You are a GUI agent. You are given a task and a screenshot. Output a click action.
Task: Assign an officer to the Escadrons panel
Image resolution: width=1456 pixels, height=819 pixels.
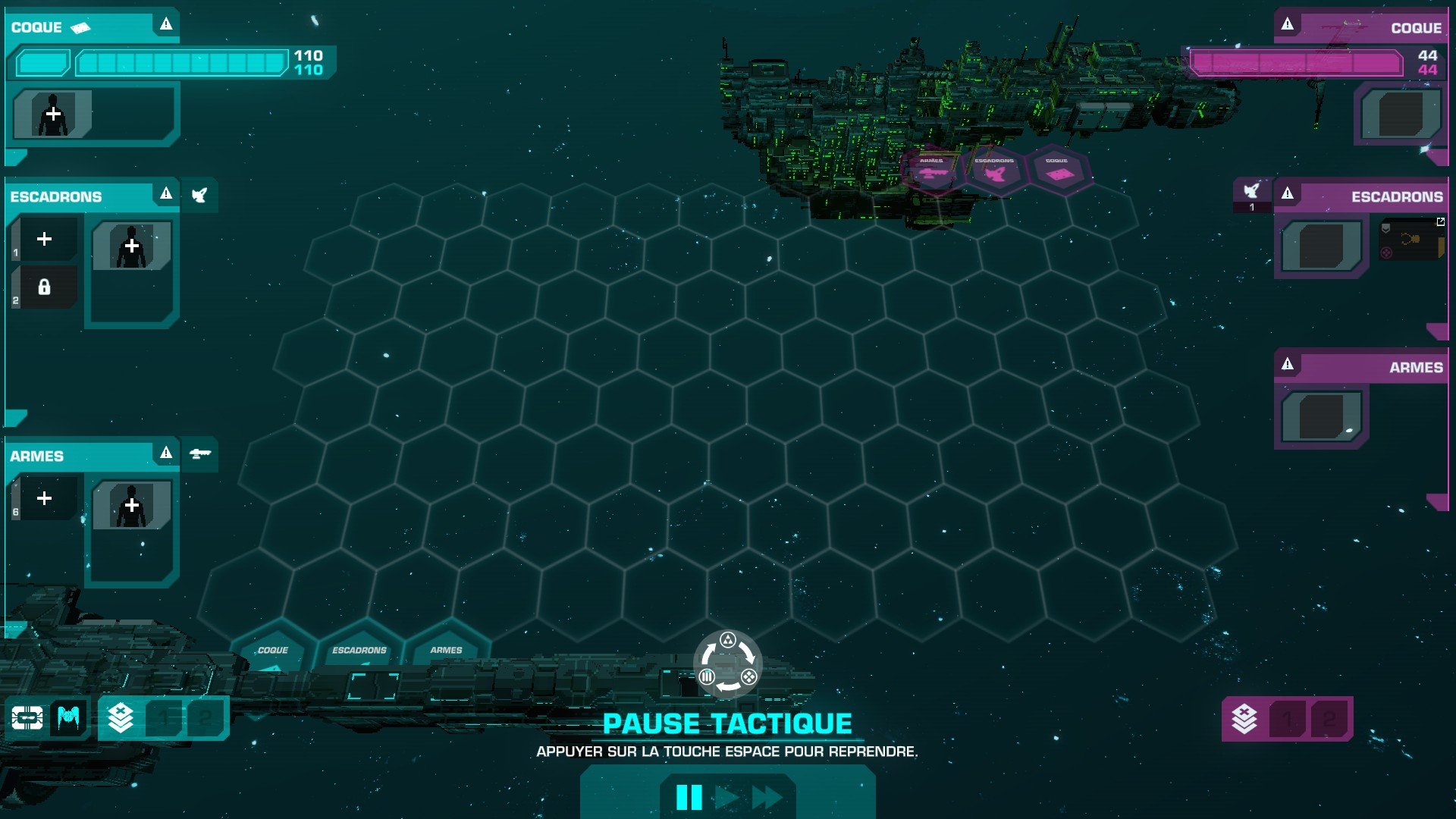pyautogui.click(x=132, y=246)
